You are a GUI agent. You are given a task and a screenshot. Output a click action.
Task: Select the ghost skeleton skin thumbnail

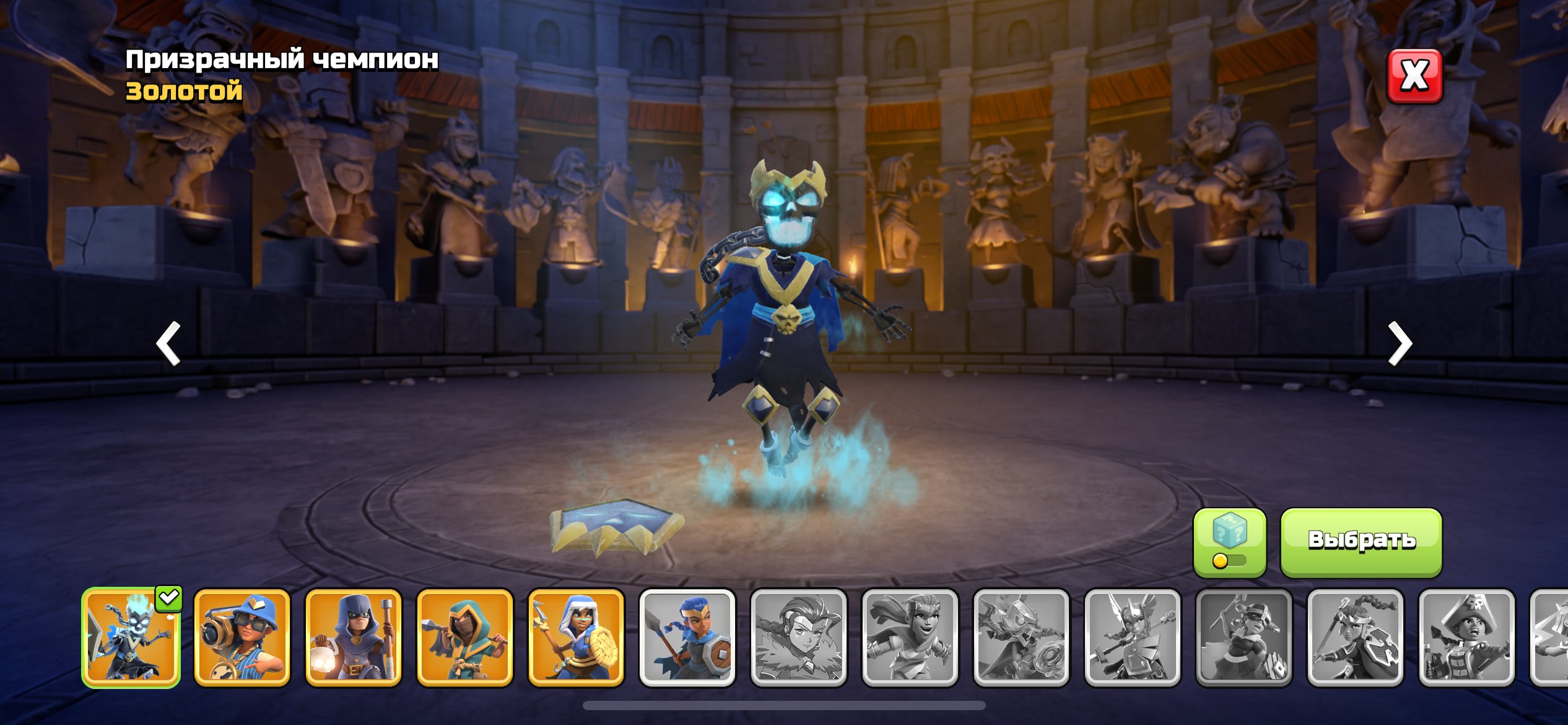click(131, 638)
